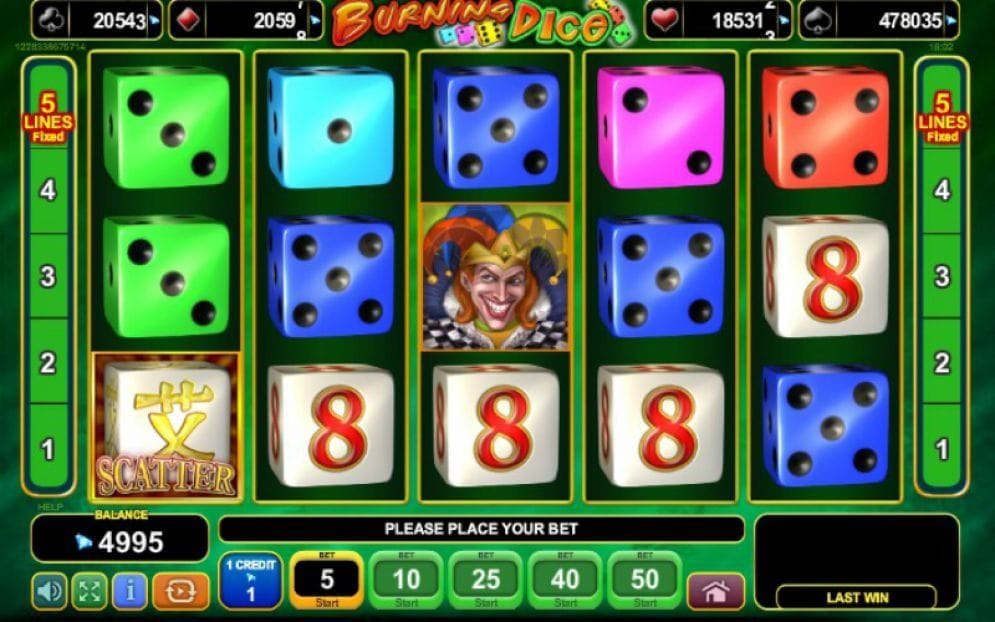Toggle sound with the speaker icon

[x=49, y=591]
